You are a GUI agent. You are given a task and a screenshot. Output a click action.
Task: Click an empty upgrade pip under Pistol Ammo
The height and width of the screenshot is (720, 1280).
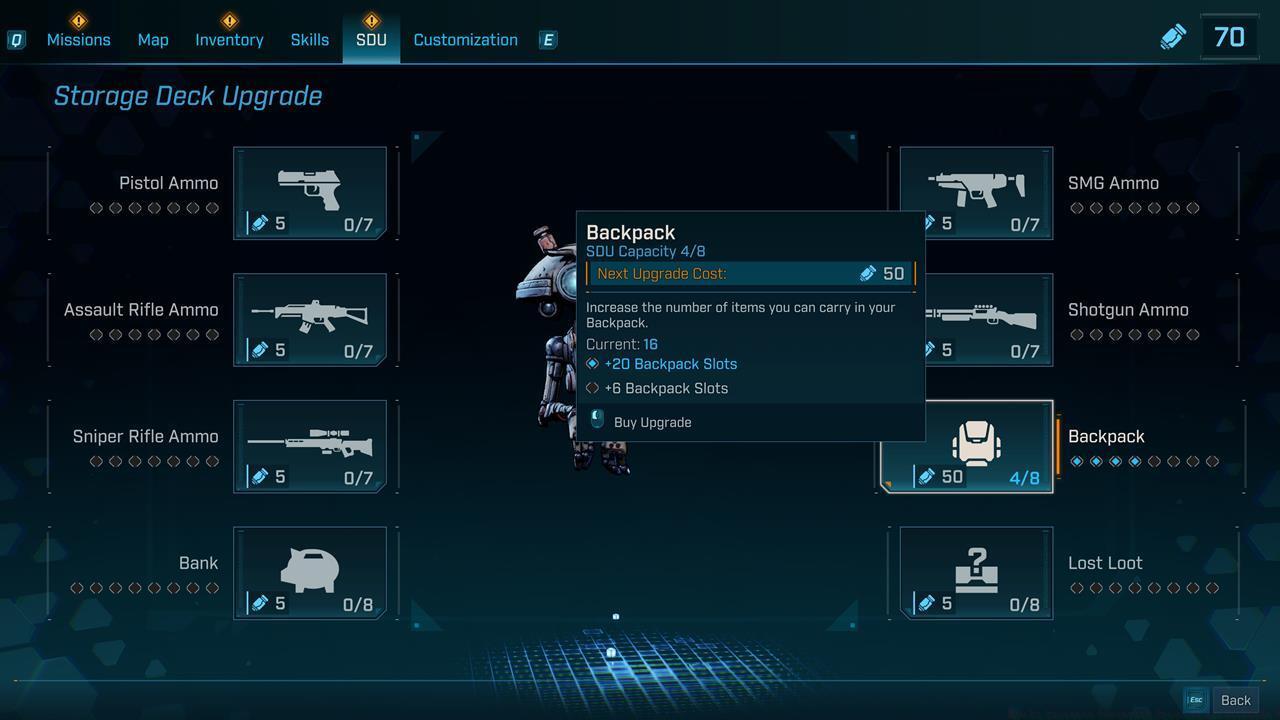(x=95, y=208)
